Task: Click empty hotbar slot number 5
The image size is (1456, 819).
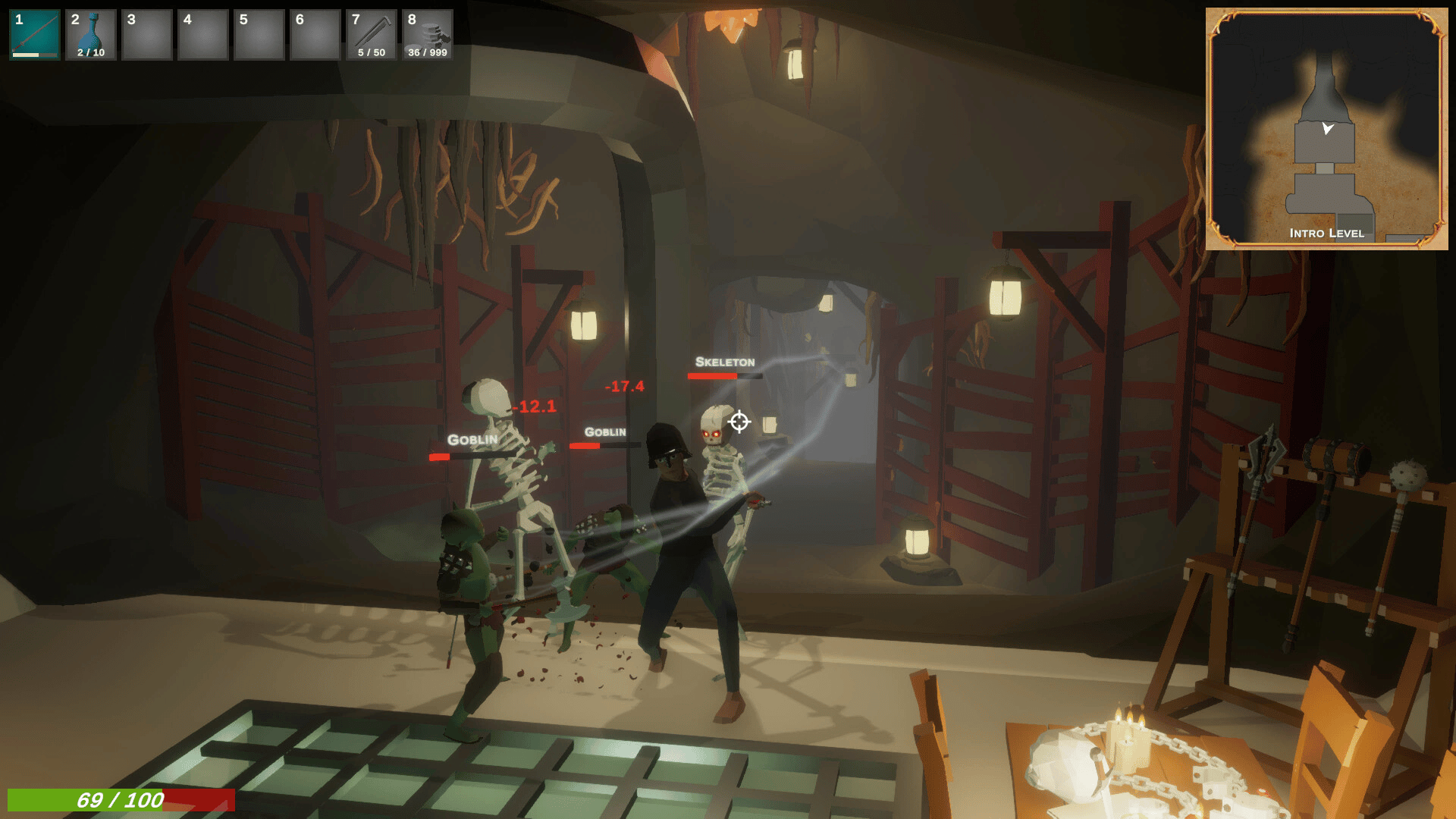Action: click(259, 35)
